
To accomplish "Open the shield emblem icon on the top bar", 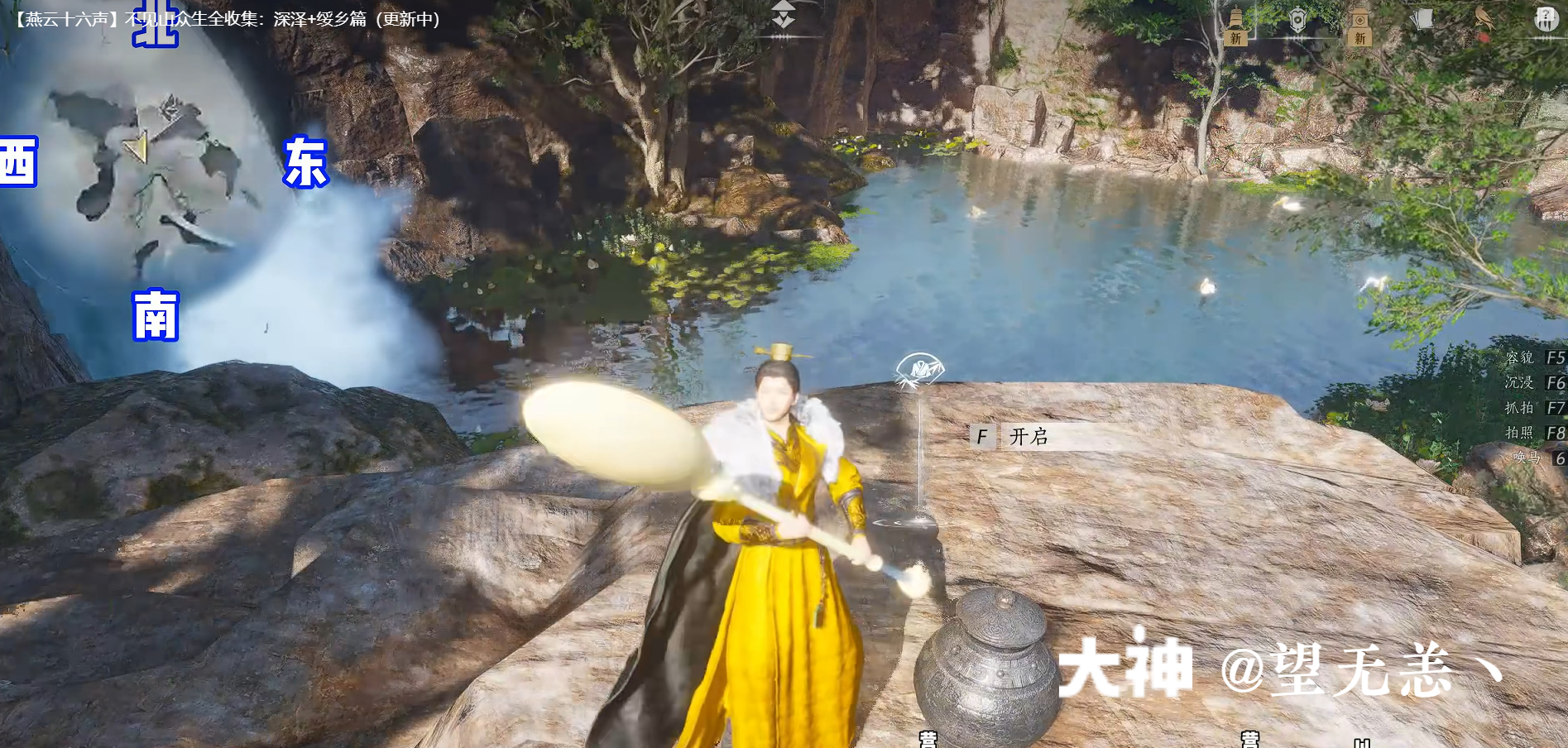I will [x=1297, y=20].
